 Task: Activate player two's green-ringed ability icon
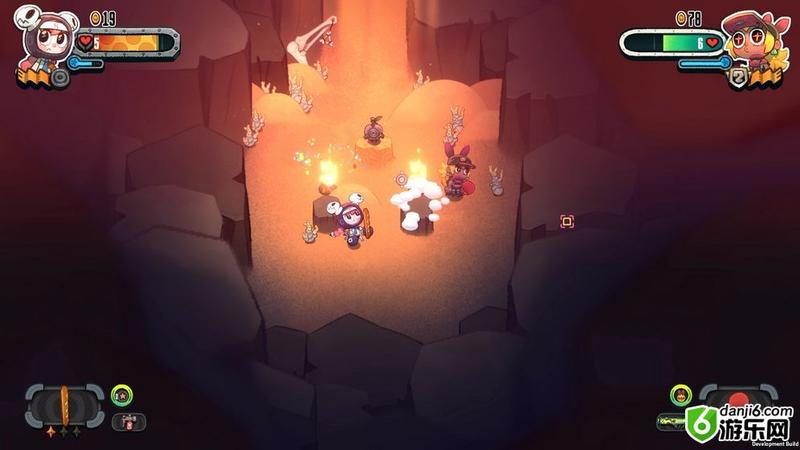pos(681,395)
